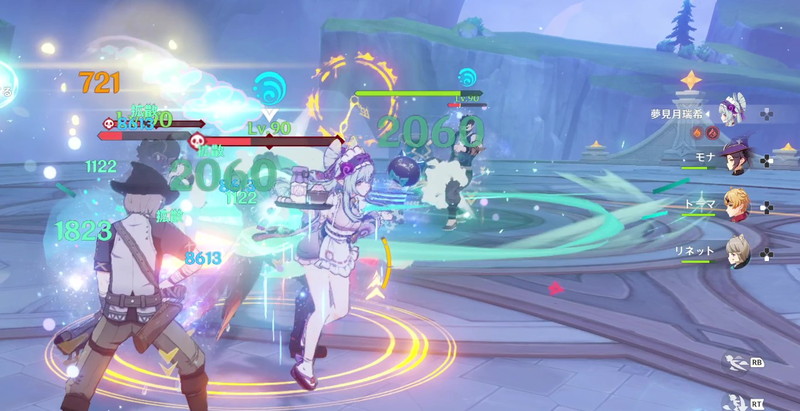Switch to party member トーマ

(x=738, y=205)
